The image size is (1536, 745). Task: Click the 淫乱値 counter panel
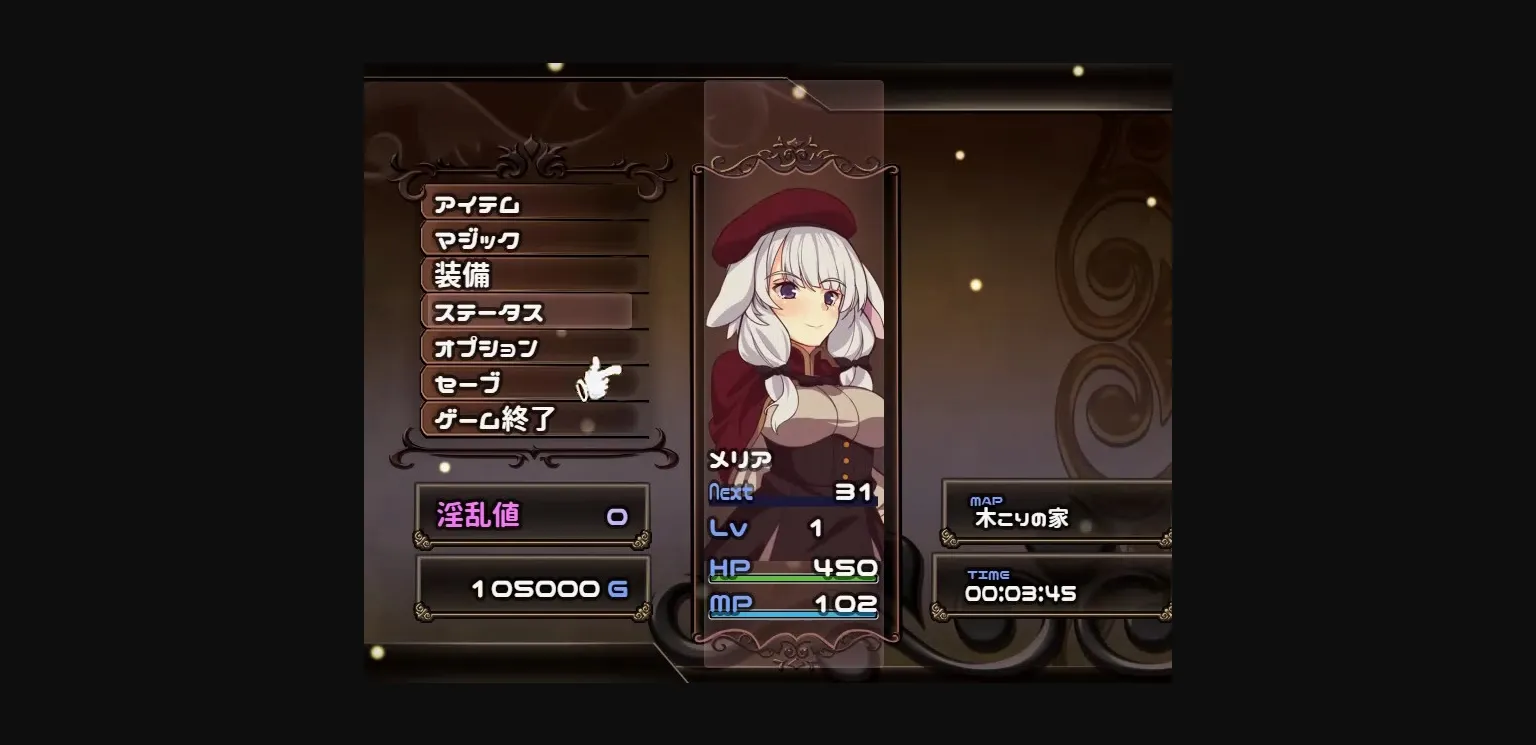530,513
